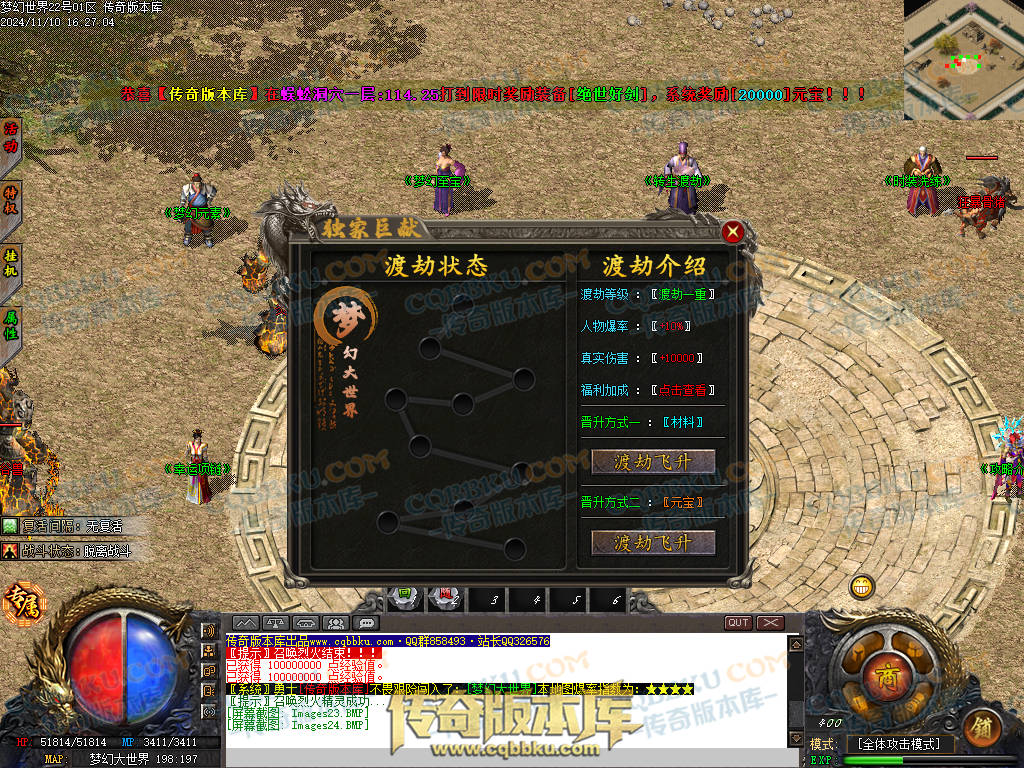Open the 活动 events side tab
This screenshot has width=1024, height=768.
pos(12,139)
